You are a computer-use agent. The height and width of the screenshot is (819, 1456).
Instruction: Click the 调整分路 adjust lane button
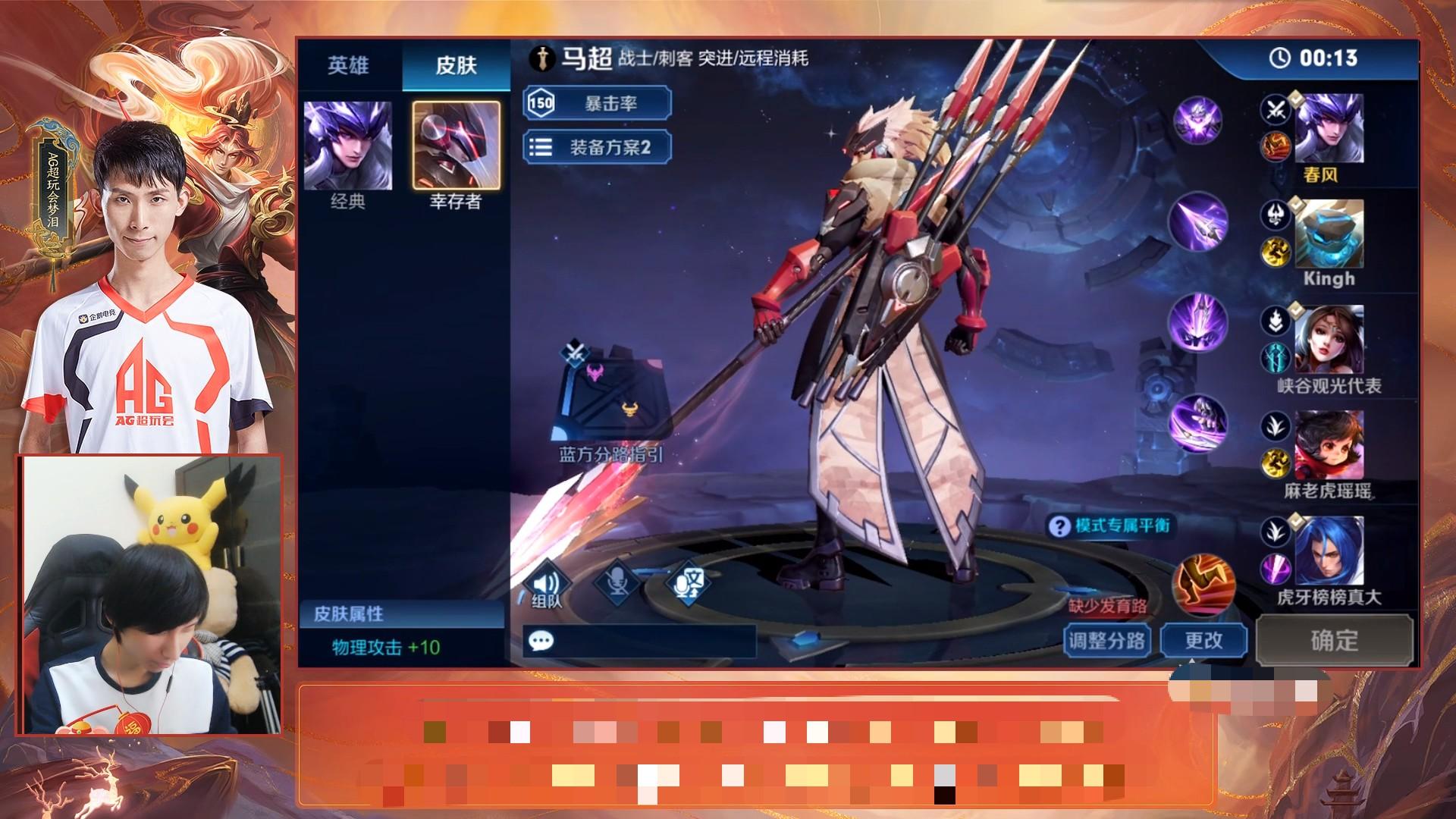click(1107, 641)
